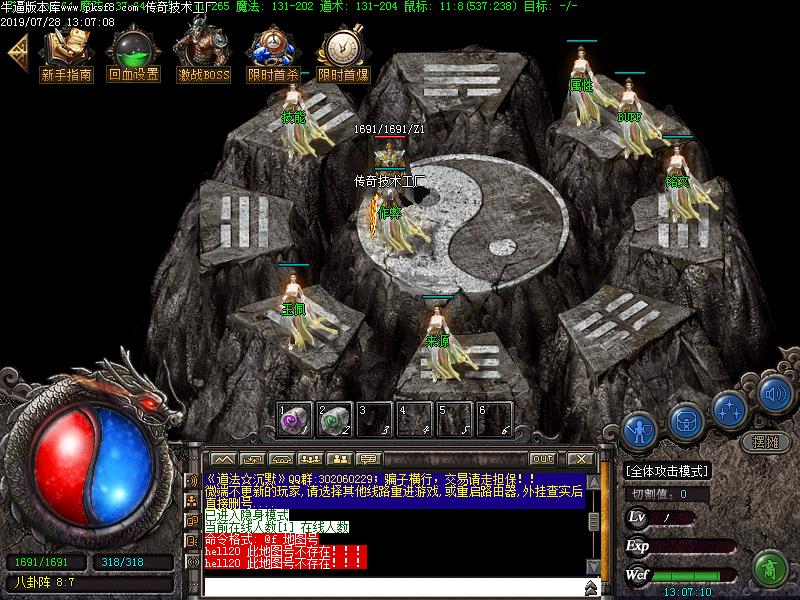Toggle sound with the speaker icon
The image size is (800, 600).
[774, 393]
